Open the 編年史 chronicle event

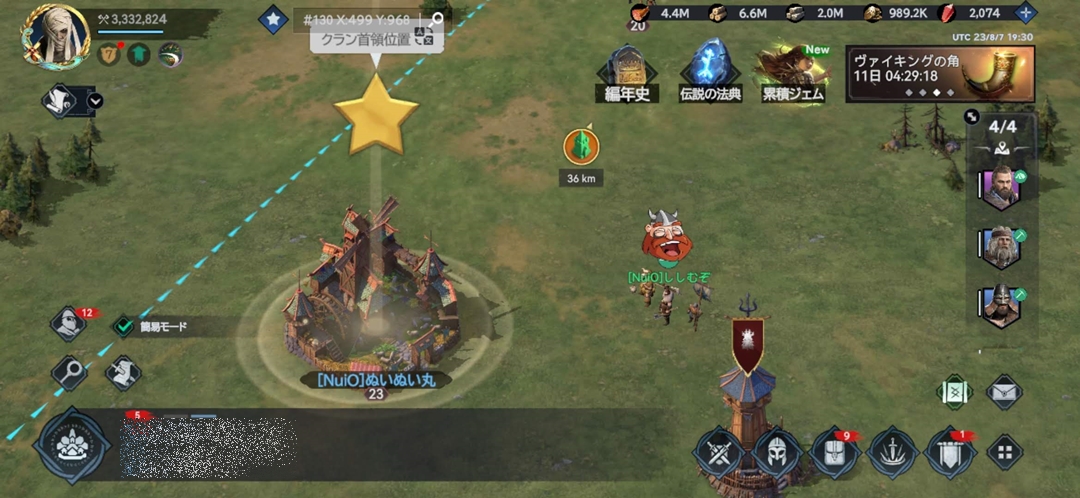click(627, 72)
